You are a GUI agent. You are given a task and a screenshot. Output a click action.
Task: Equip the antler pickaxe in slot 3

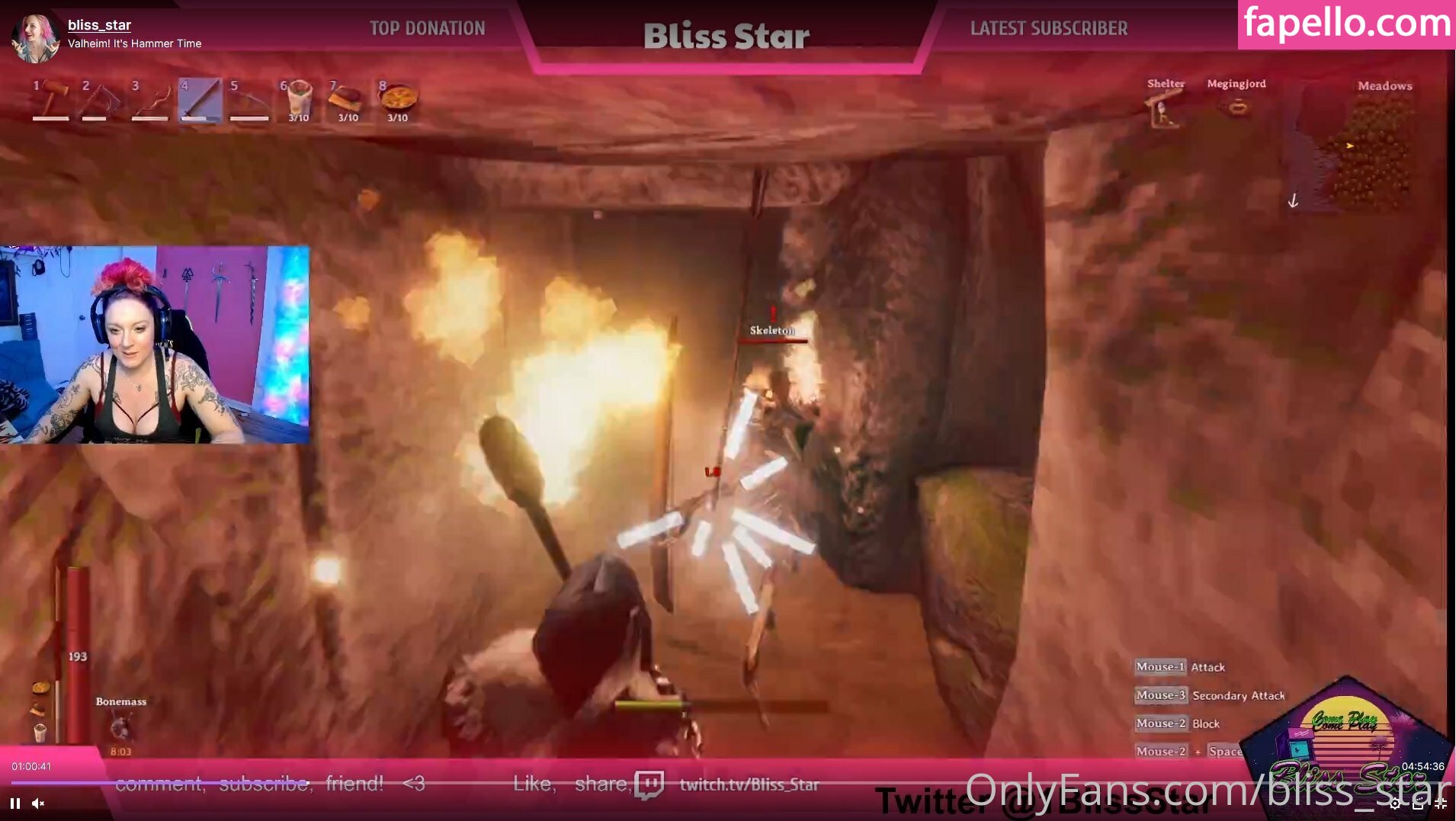click(x=149, y=100)
